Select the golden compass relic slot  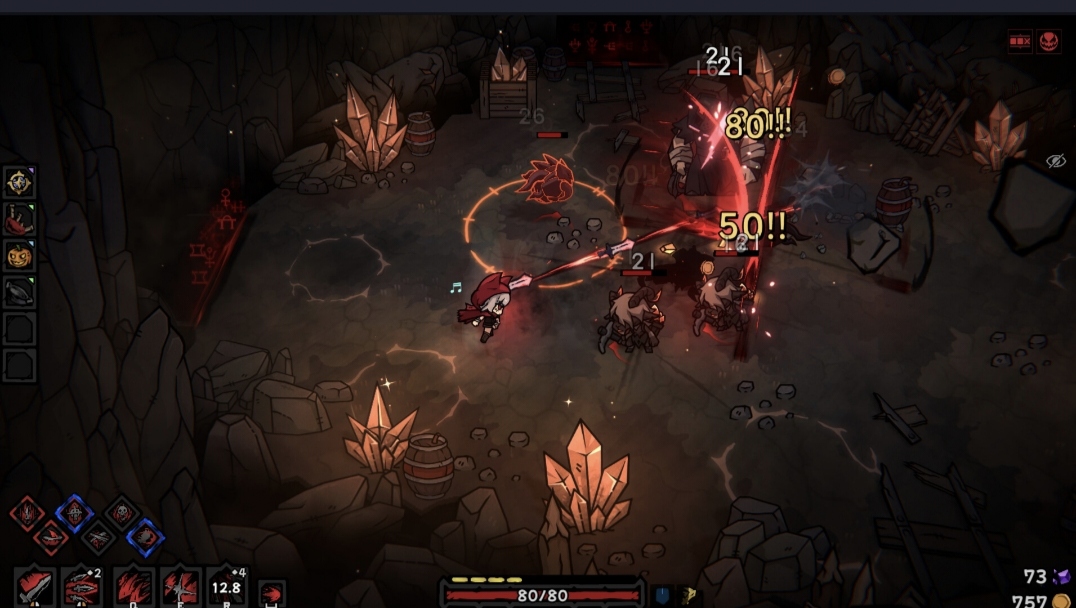click(19, 182)
